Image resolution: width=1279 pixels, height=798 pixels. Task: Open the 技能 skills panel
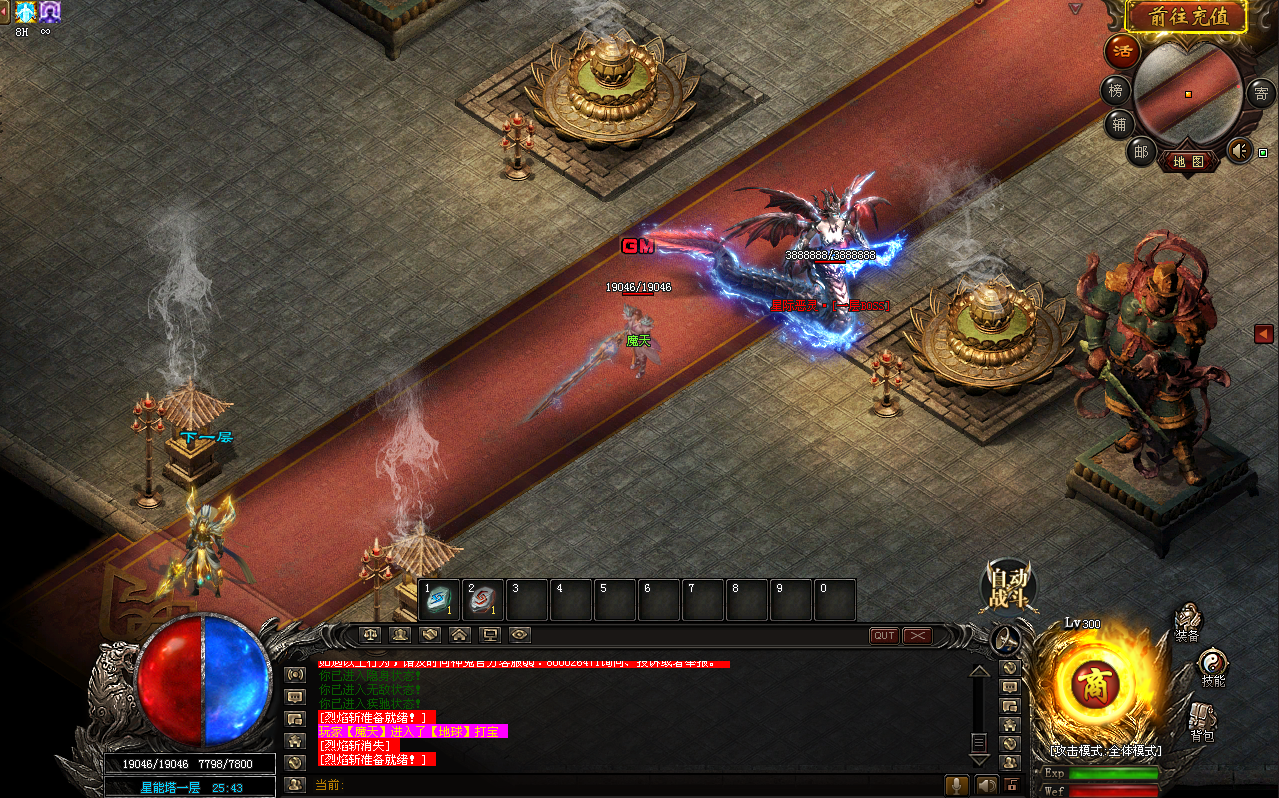pos(1212,668)
